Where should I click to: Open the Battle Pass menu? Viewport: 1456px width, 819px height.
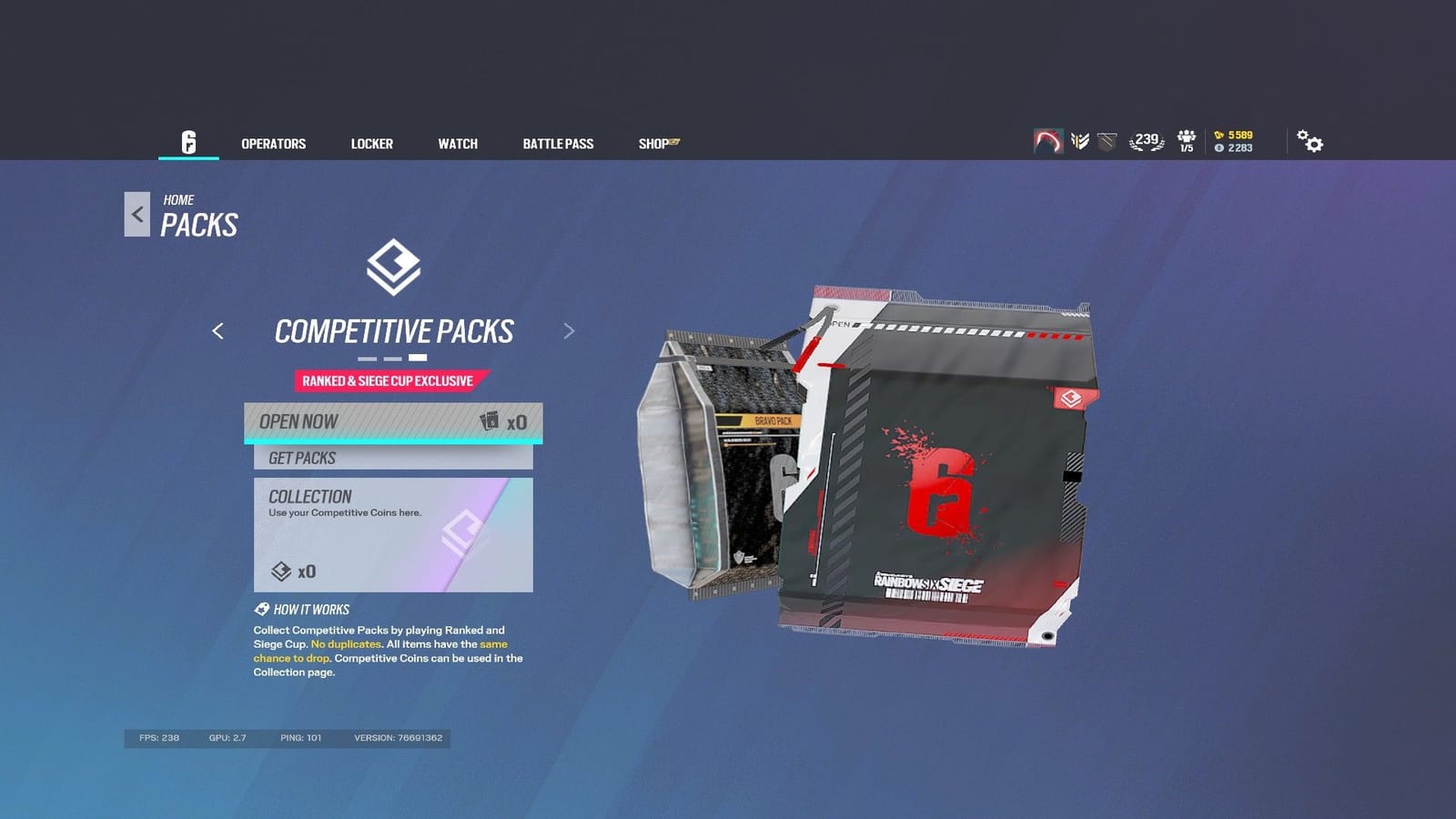tap(558, 143)
